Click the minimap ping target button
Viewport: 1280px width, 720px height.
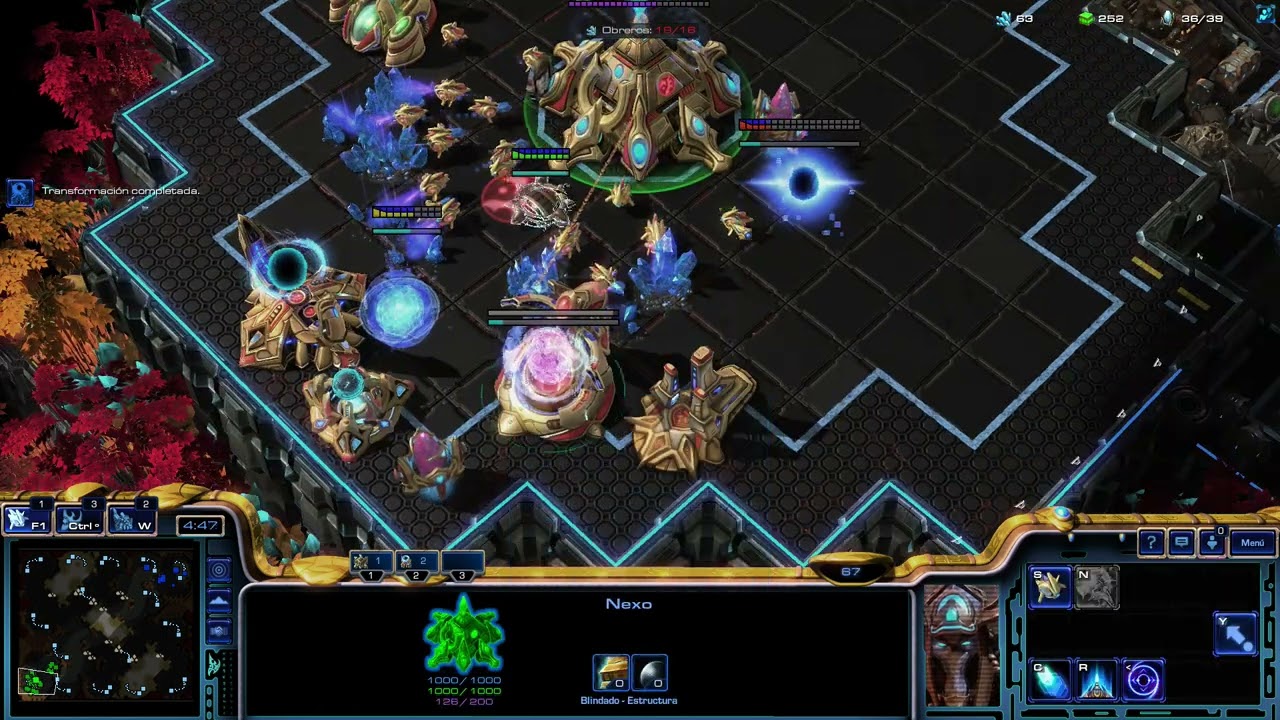coord(218,570)
